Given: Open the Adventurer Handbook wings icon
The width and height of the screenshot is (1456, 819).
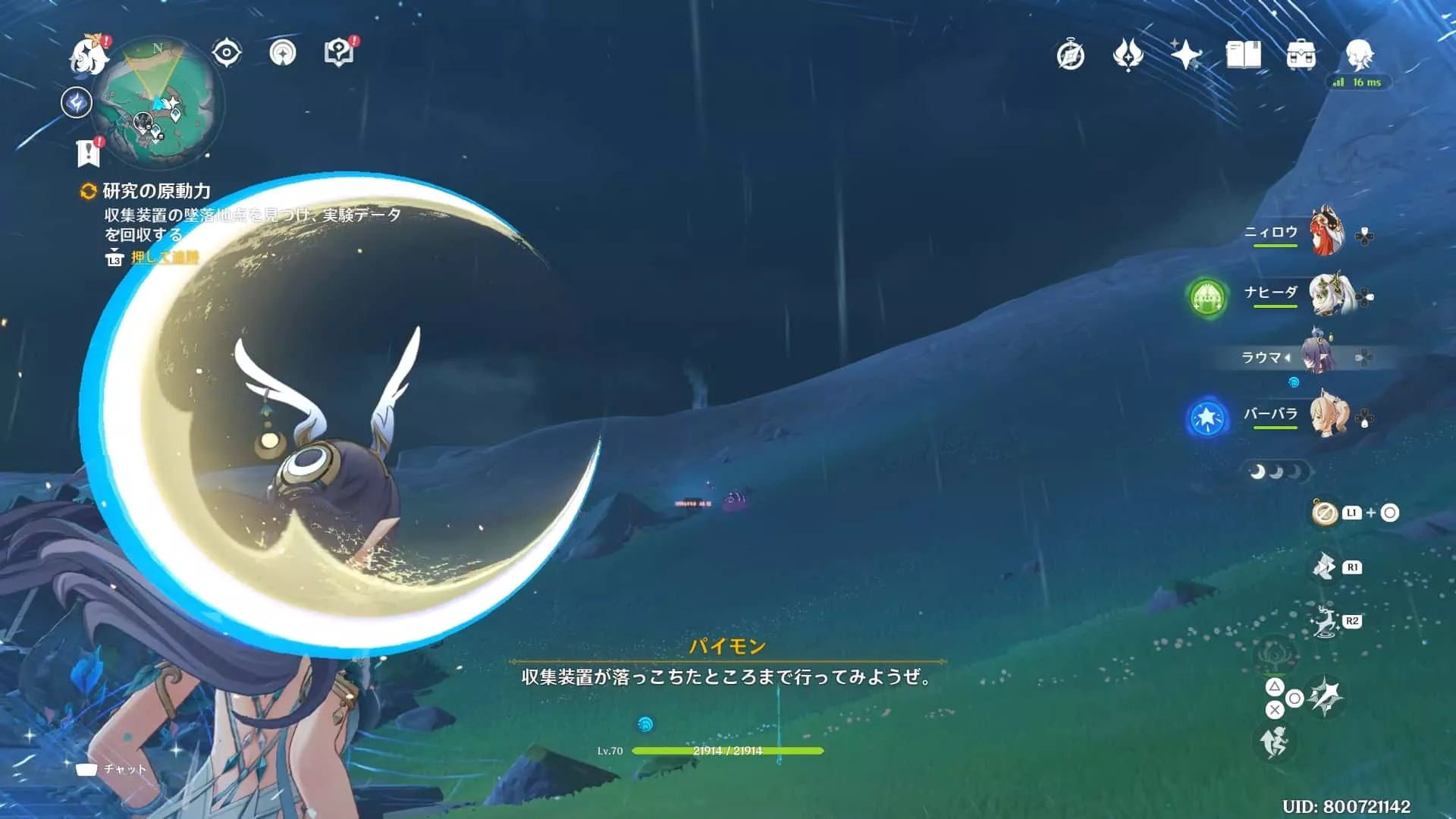Looking at the screenshot, I should coord(1129,55).
